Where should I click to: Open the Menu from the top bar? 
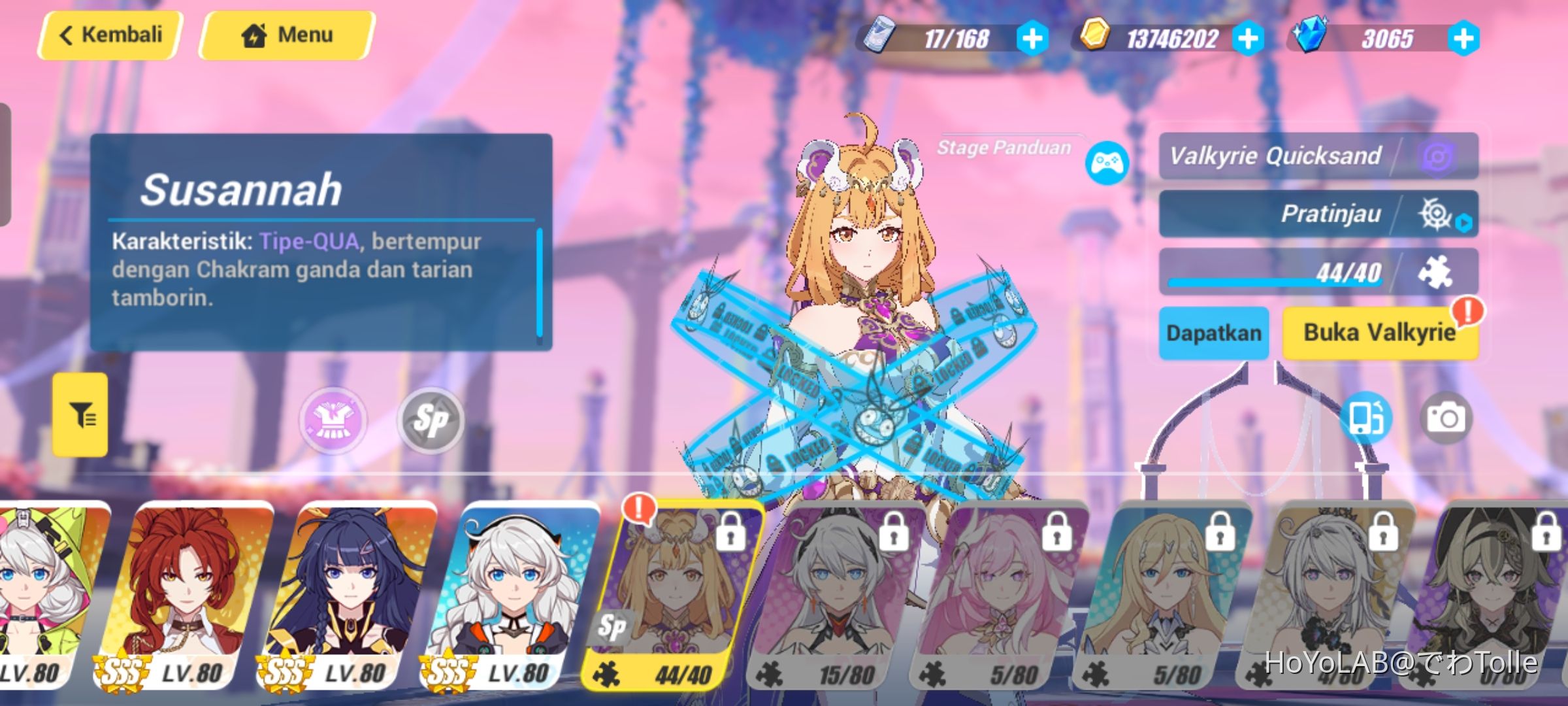coord(285,35)
